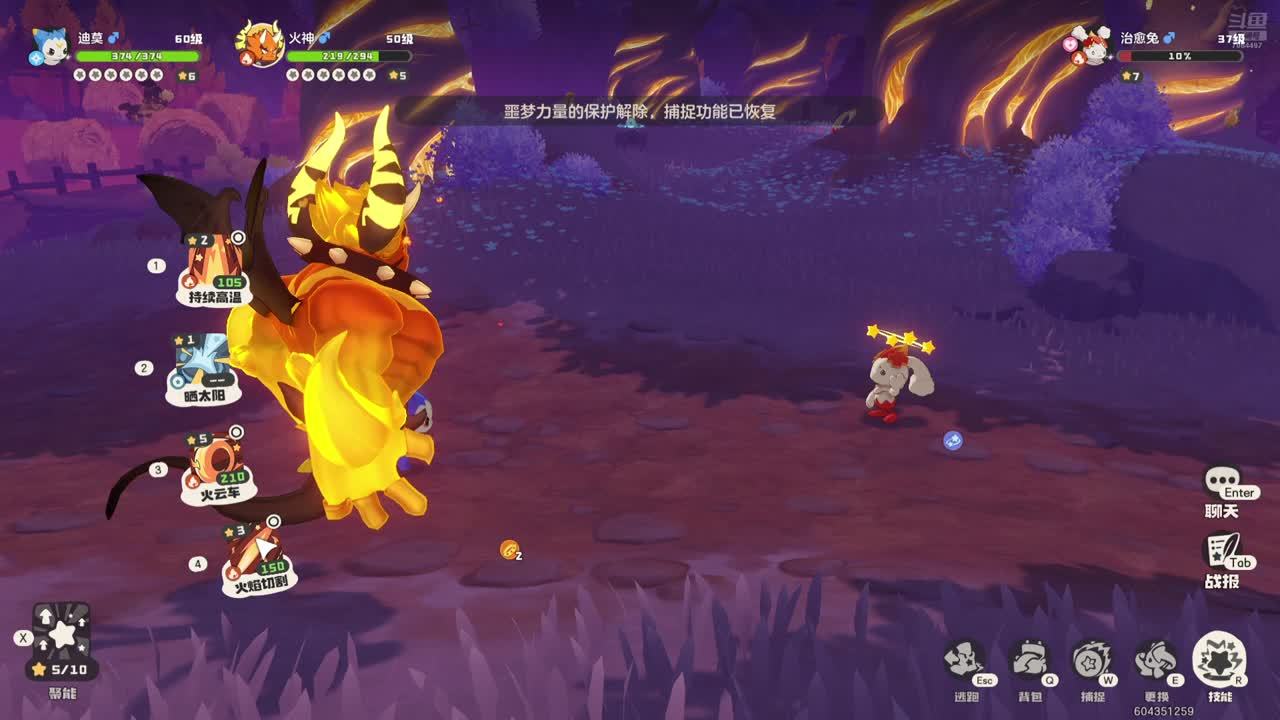Show the 战报 battle report
The image size is (1280, 720).
pos(1222,553)
